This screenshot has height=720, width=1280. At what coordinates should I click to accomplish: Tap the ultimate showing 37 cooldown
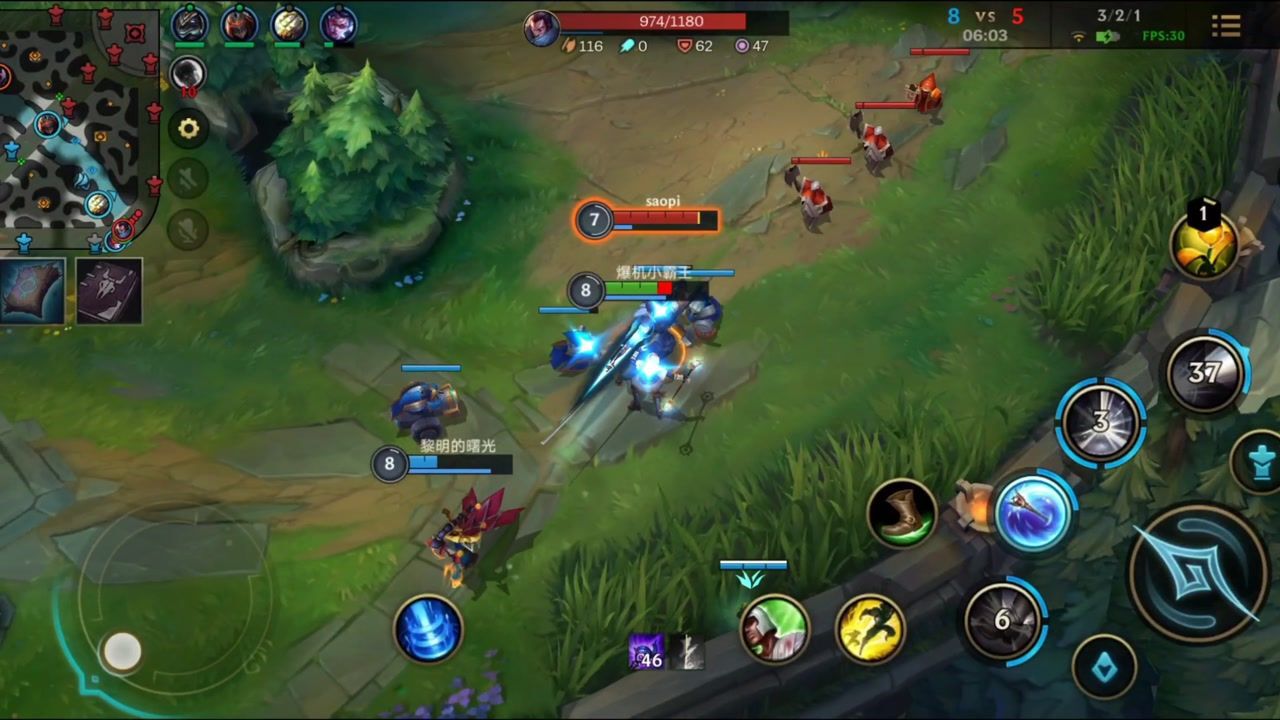1204,373
